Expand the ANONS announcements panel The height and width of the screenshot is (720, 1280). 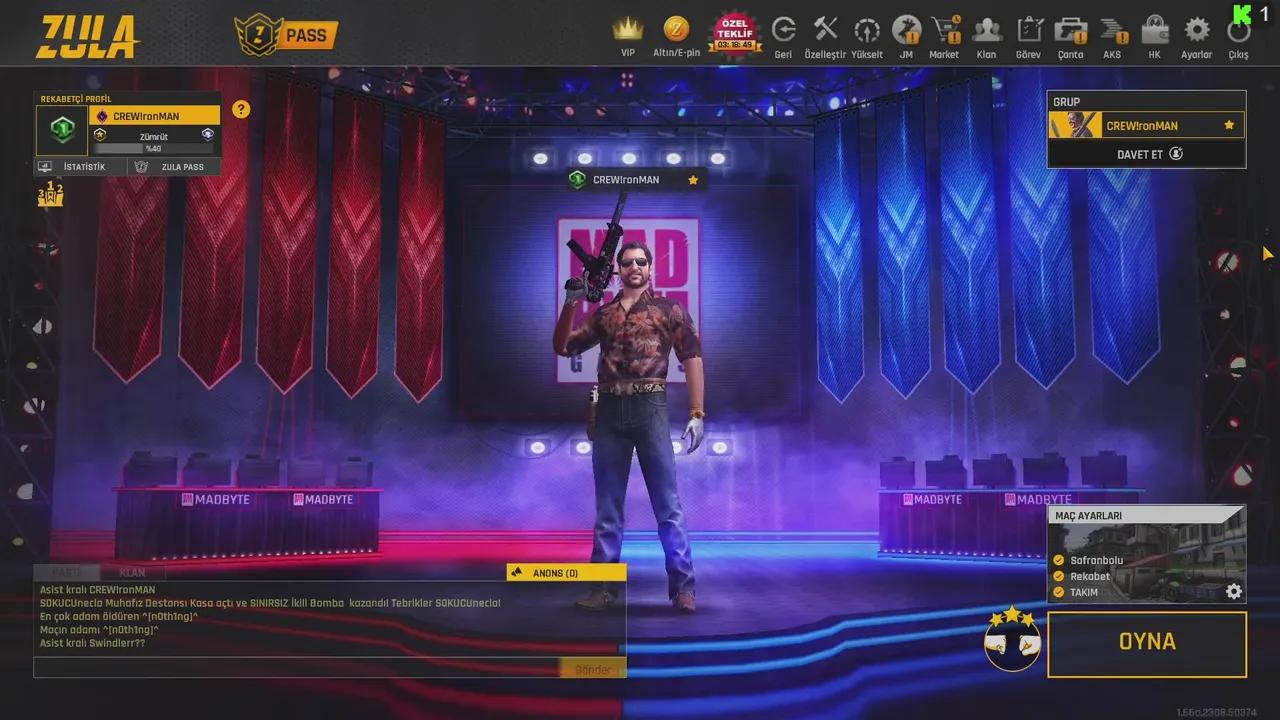[x=565, y=572]
